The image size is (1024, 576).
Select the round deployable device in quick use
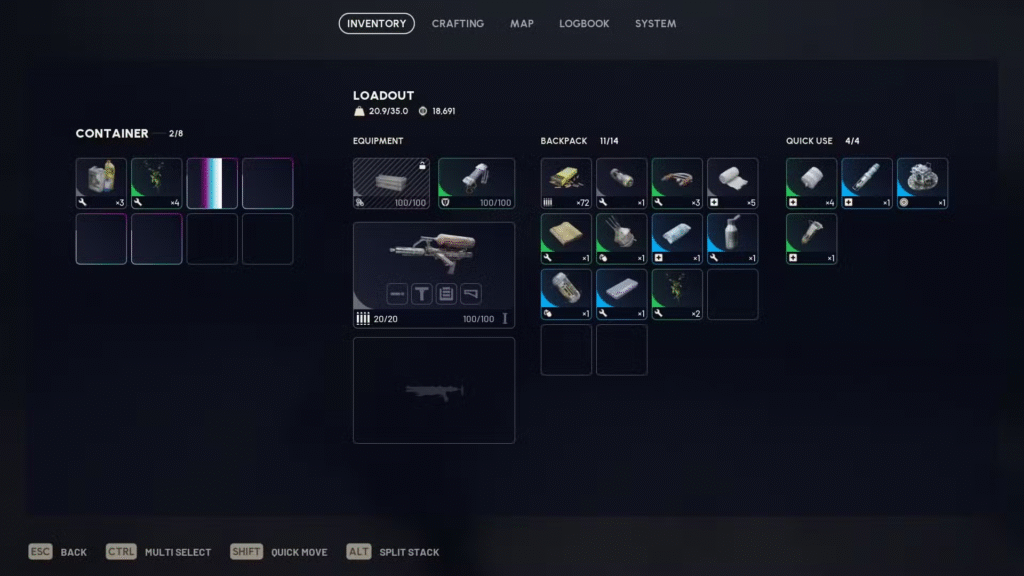(922, 183)
